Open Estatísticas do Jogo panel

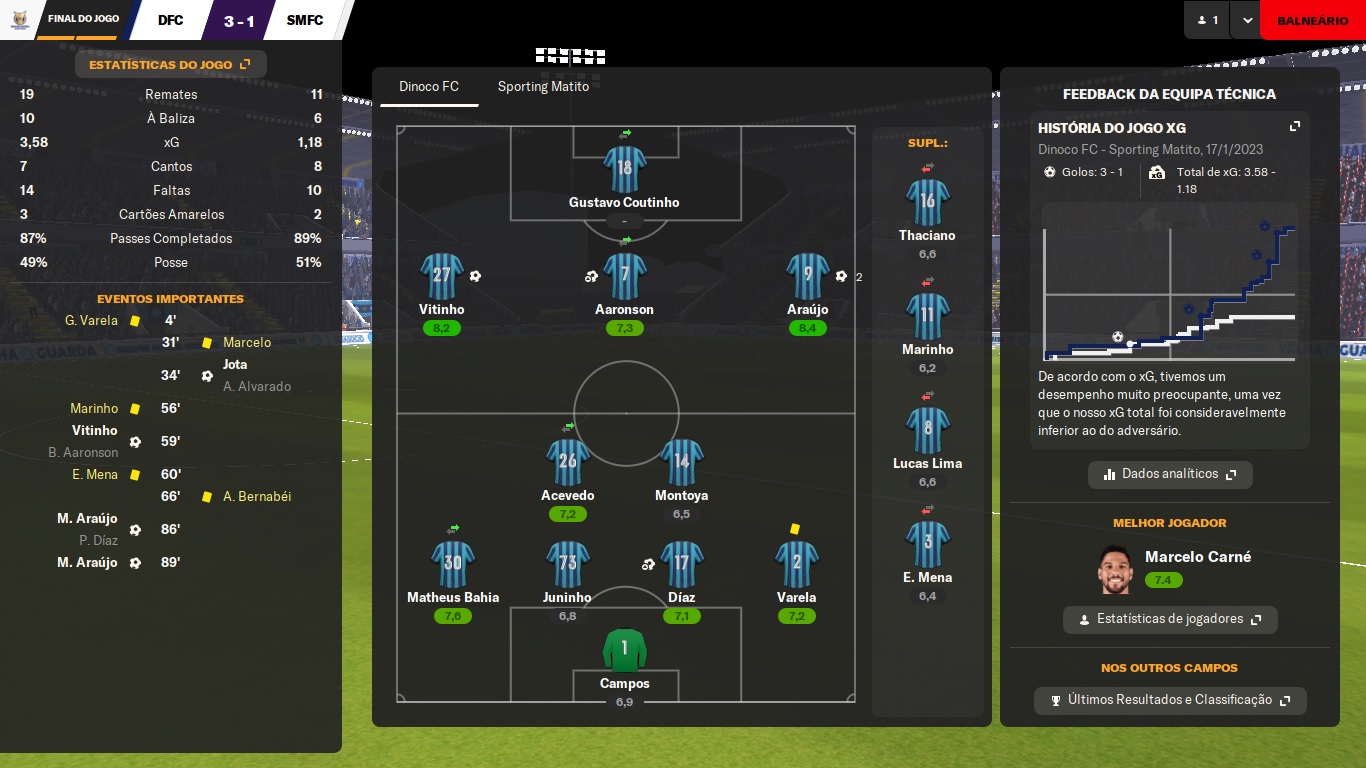click(x=170, y=65)
